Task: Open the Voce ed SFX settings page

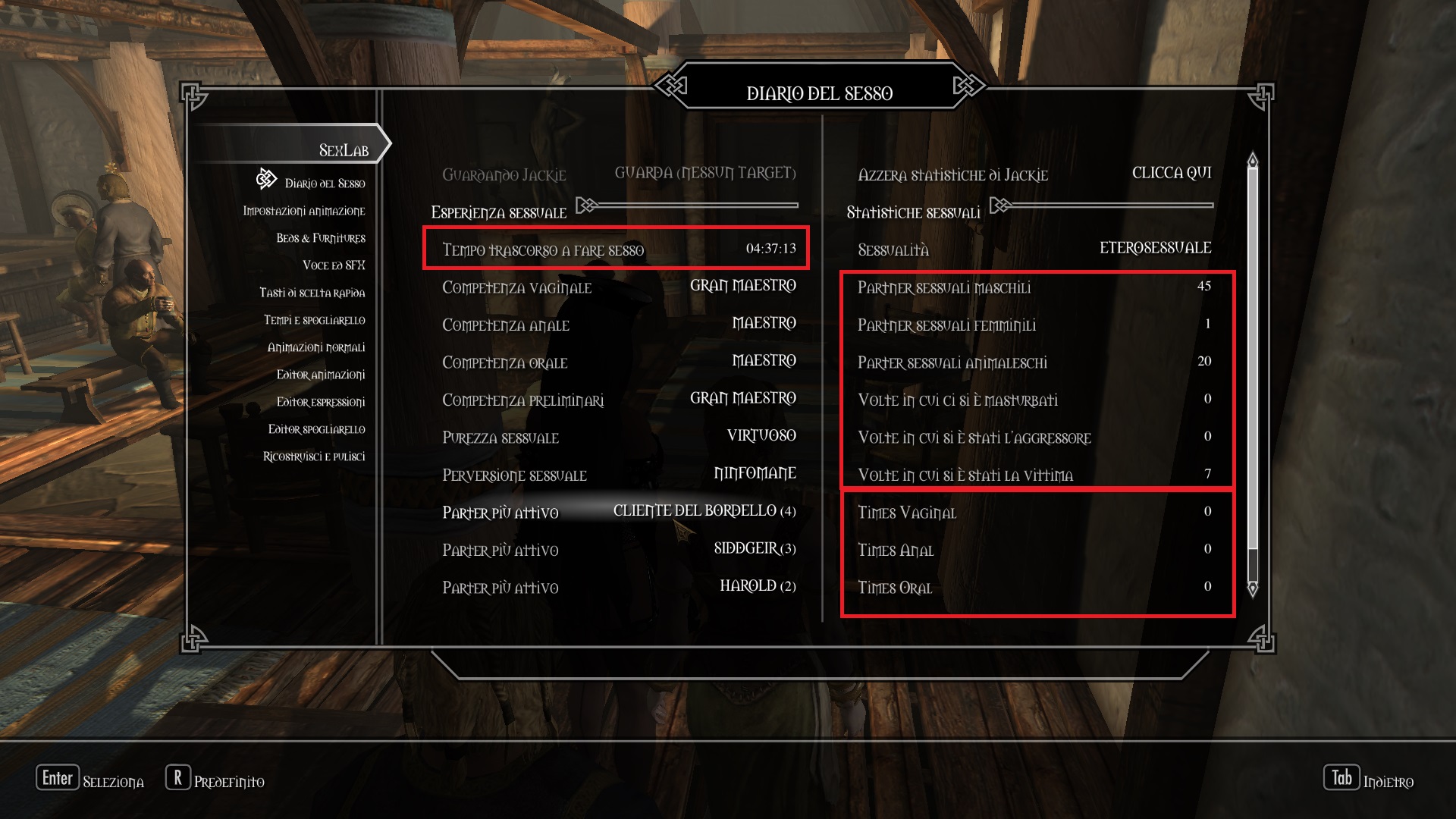Action: point(336,265)
